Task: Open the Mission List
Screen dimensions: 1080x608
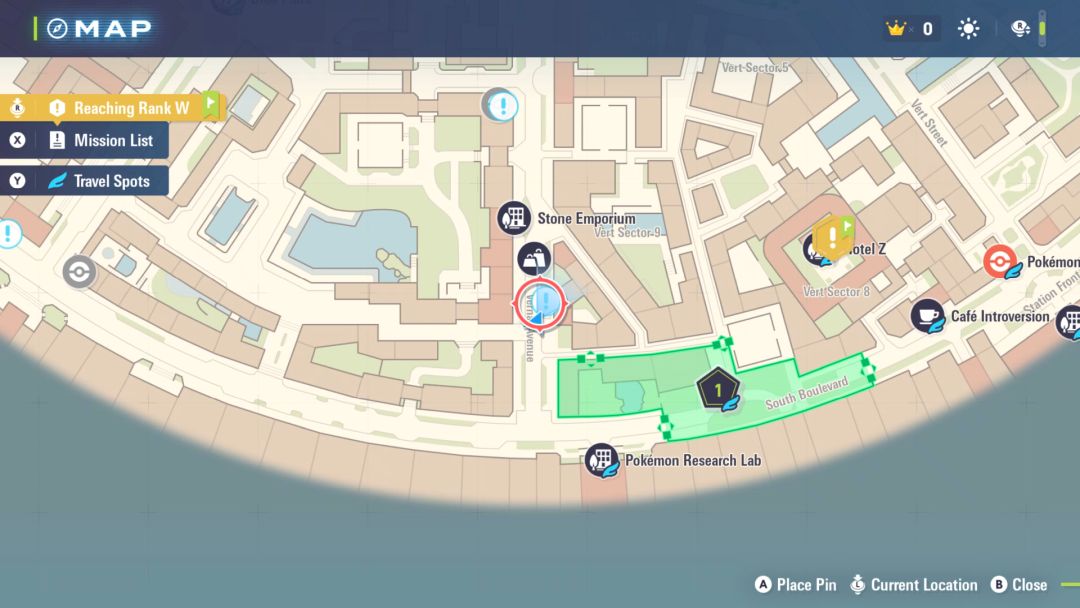Action: (100, 141)
